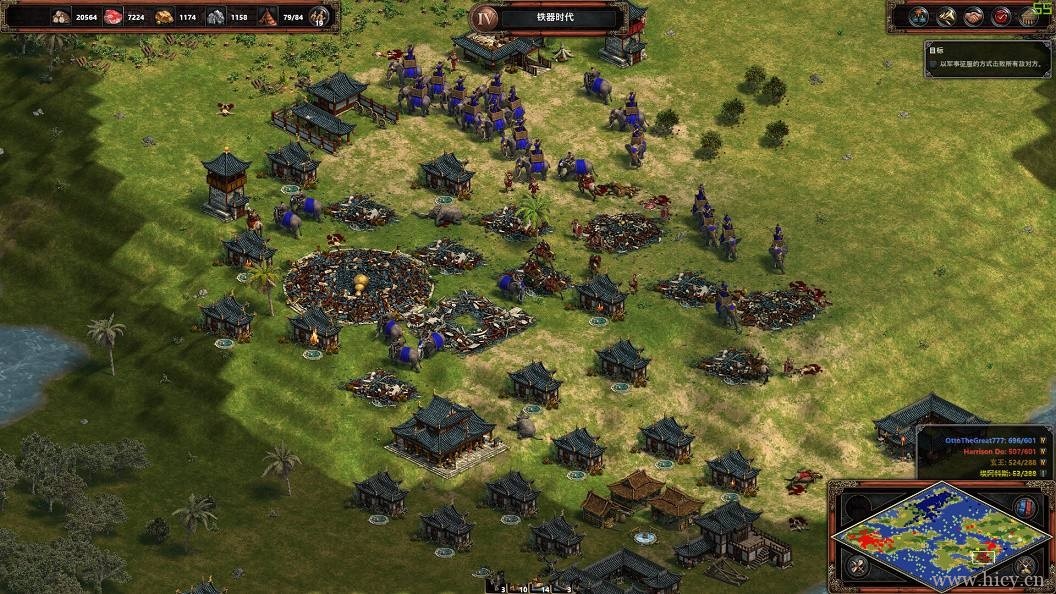Jump to location on the minimap
The width and height of the screenshot is (1056, 594).
click(x=940, y=535)
